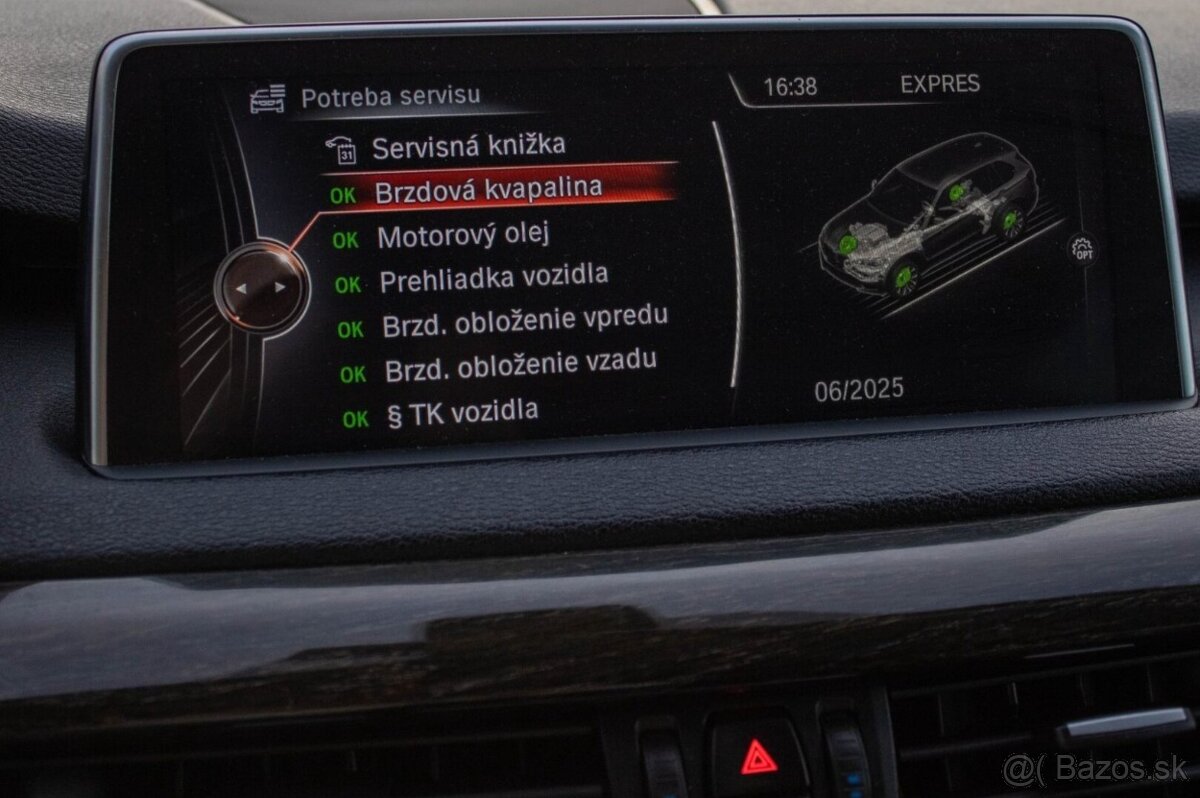Select the highlighted Brzdová kvapalina row
This screenshot has width=1200, height=798.
(488, 190)
